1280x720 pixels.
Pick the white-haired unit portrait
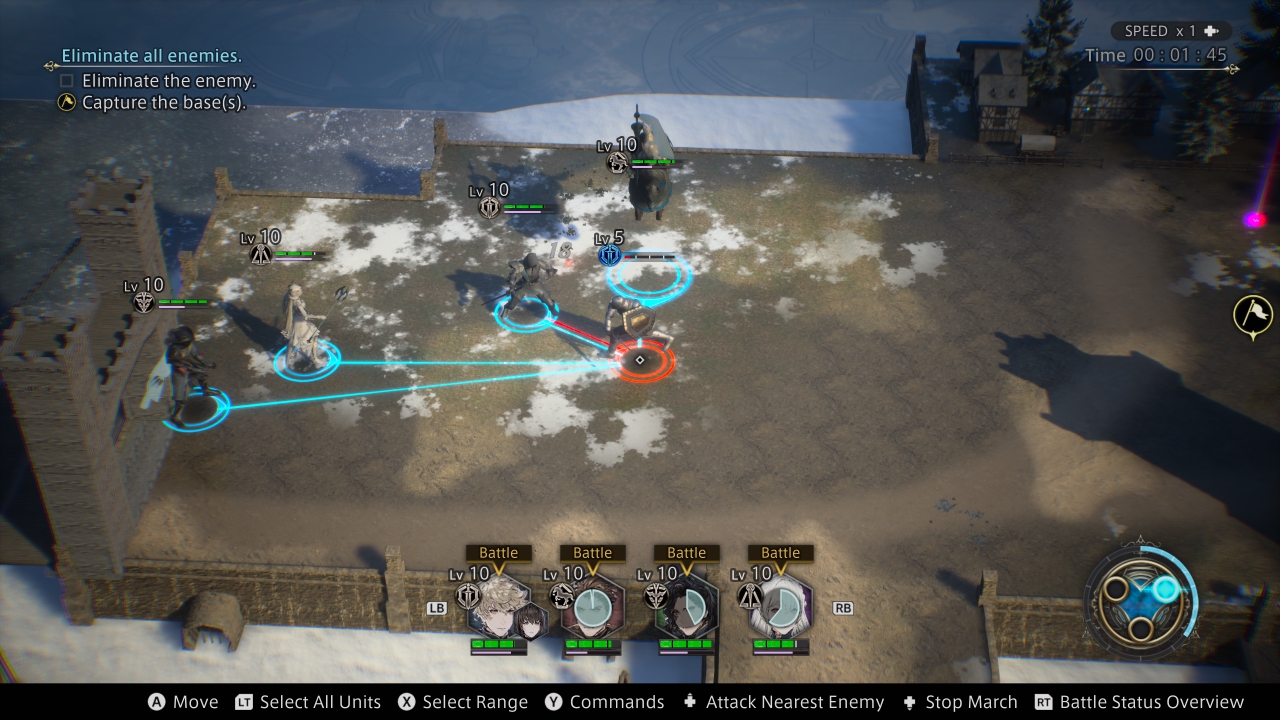[780, 606]
